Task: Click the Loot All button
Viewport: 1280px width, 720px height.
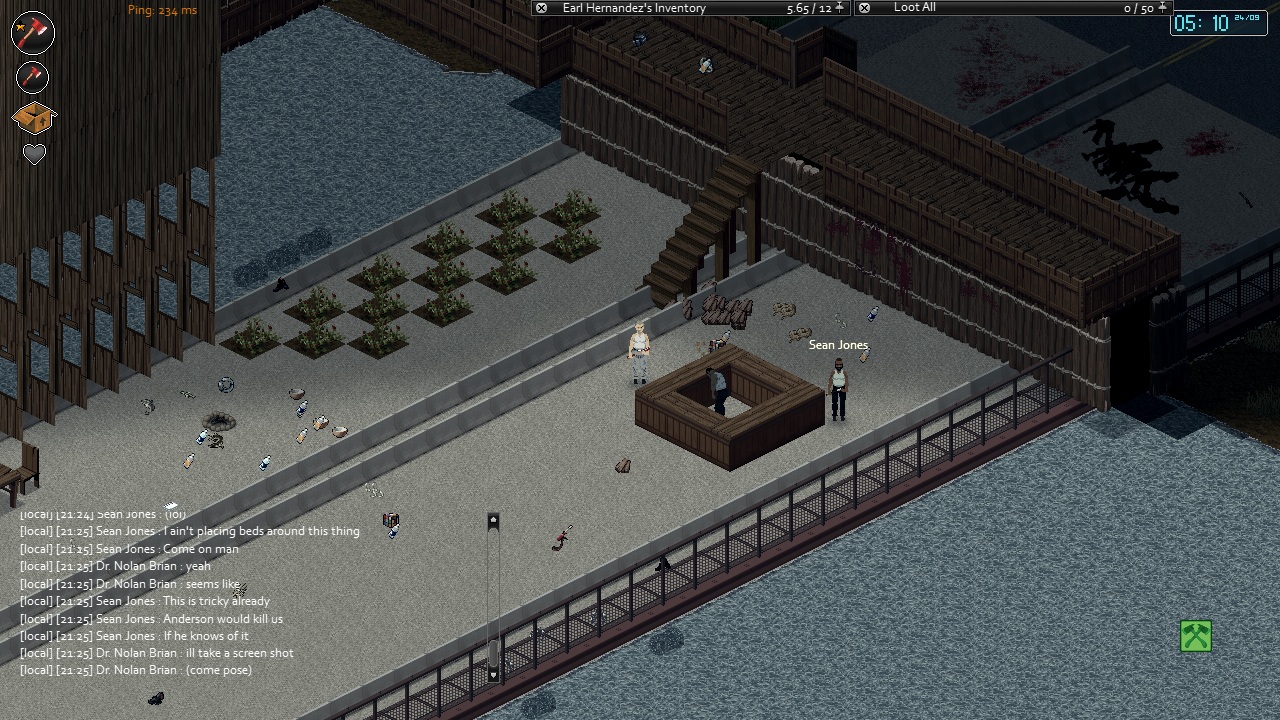Action: point(914,8)
